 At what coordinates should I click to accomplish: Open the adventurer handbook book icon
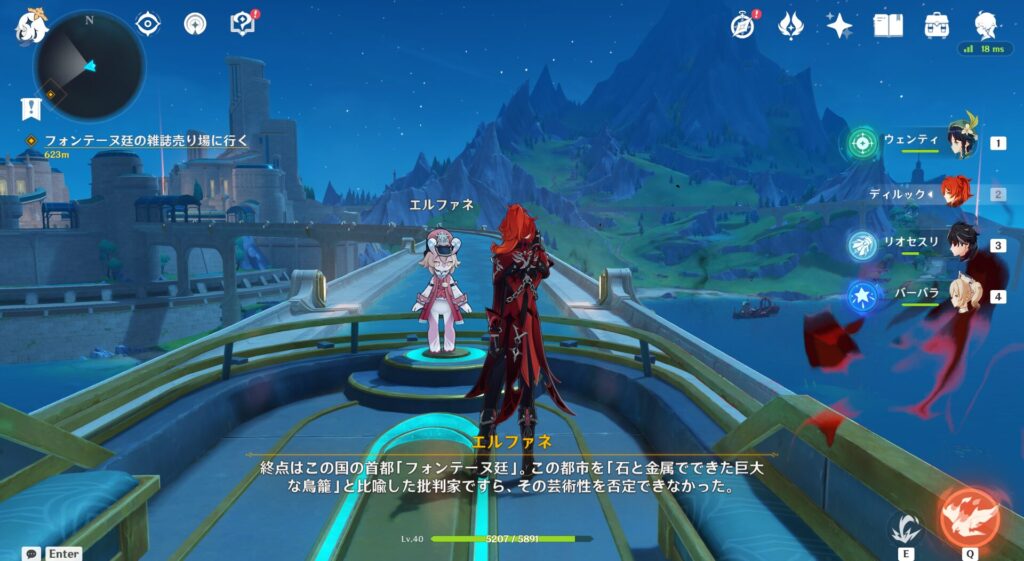[x=888, y=25]
